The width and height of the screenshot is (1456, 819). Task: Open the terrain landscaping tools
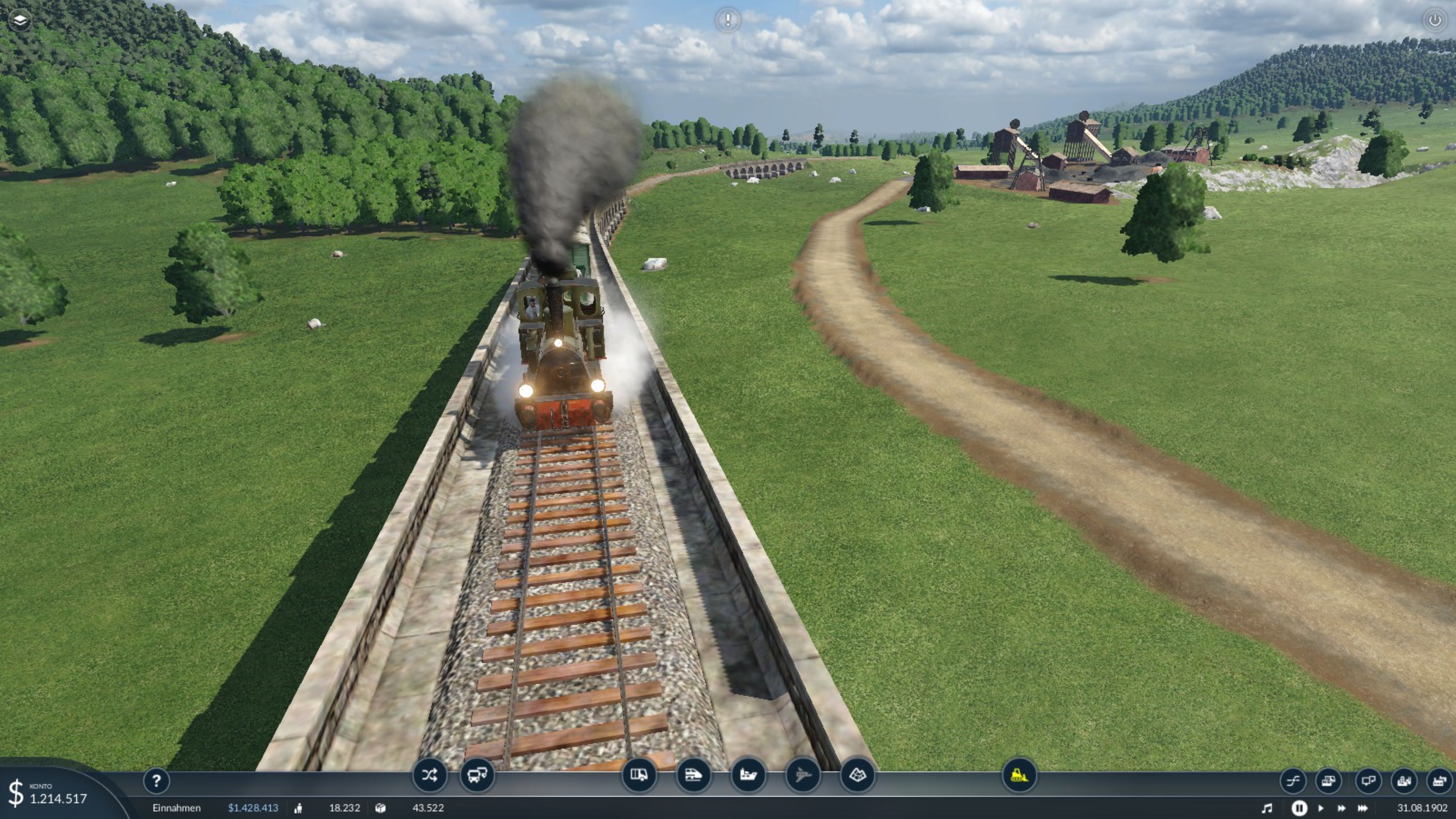857,775
